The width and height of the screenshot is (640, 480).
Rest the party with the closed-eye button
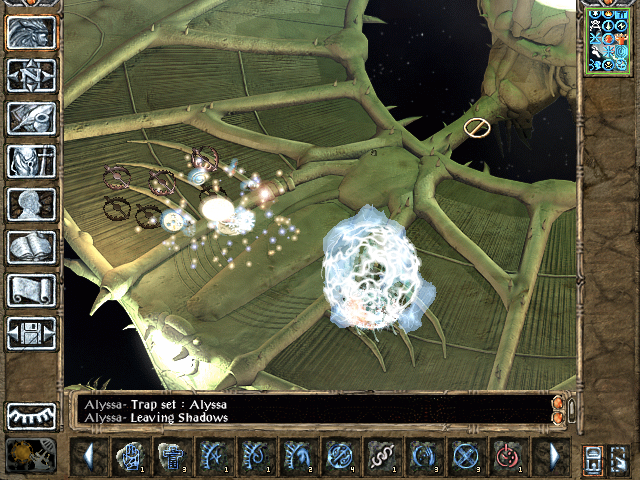point(31,416)
